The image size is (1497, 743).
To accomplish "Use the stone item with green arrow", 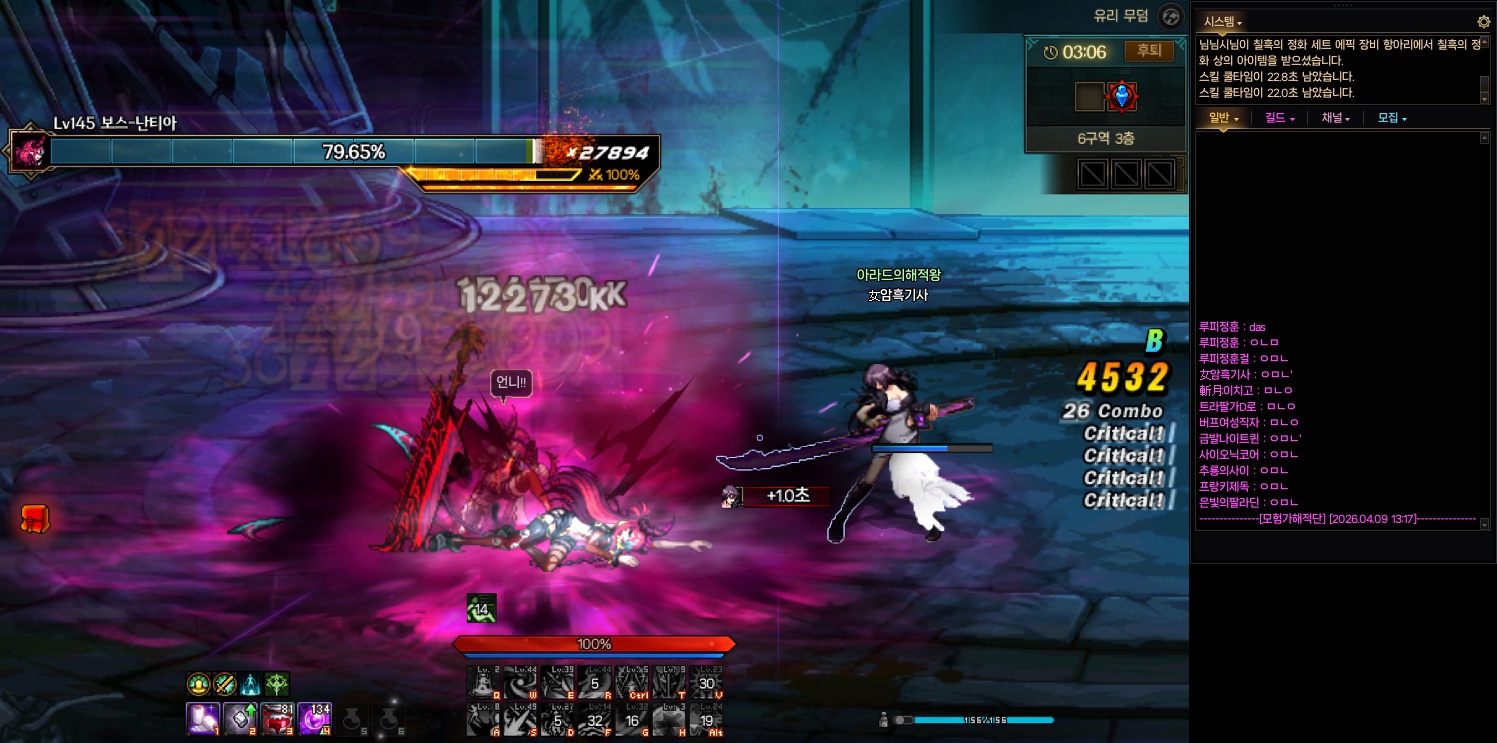I will coord(240,719).
